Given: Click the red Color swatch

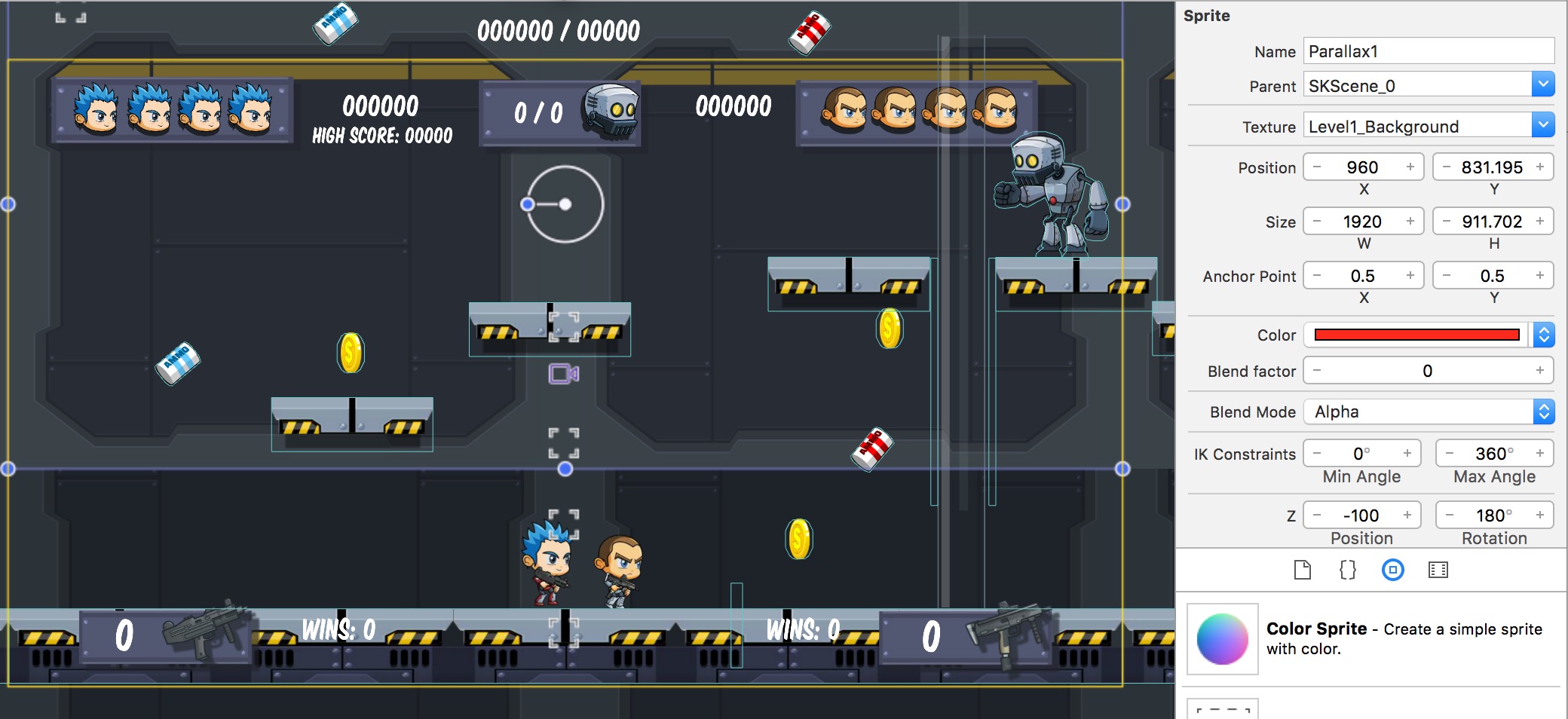Looking at the screenshot, I should pos(1416,335).
